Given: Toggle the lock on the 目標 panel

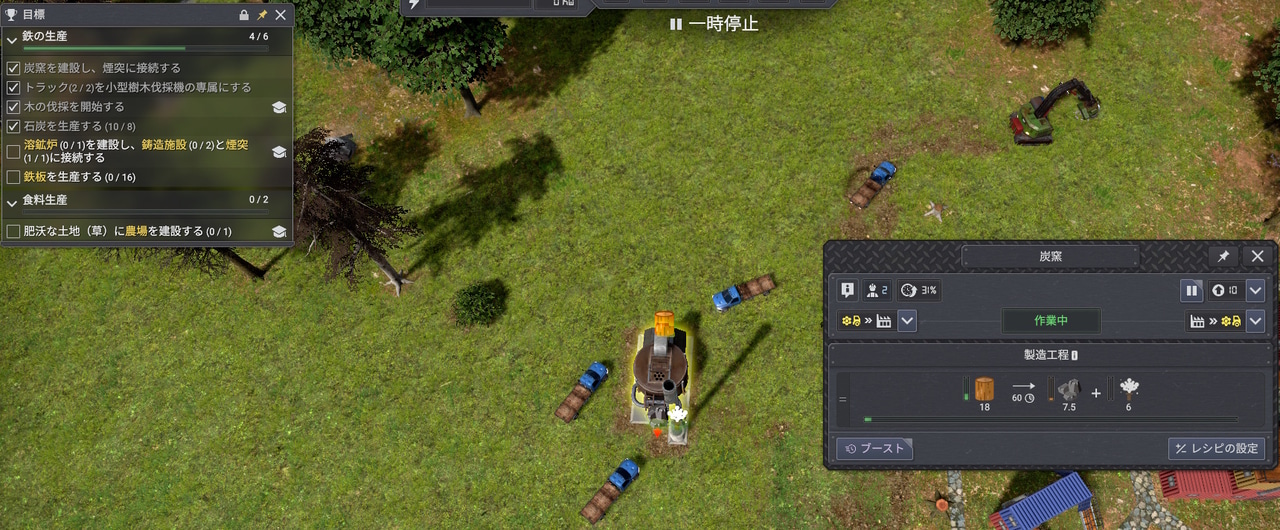Looking at the screenshot, I should [x=244, y=15].
